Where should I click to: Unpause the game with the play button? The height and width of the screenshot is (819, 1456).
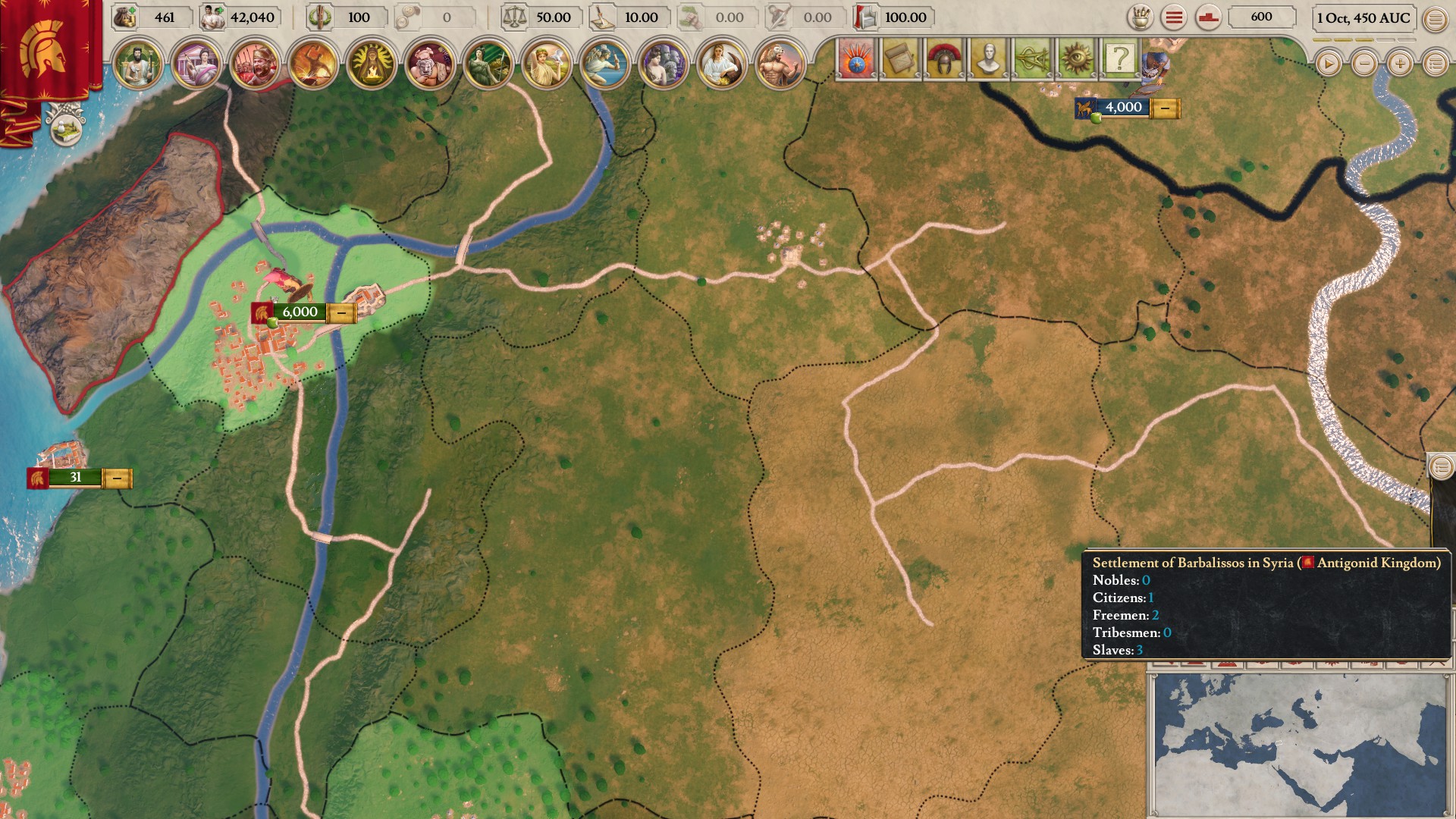click(x=1329, y=64)
